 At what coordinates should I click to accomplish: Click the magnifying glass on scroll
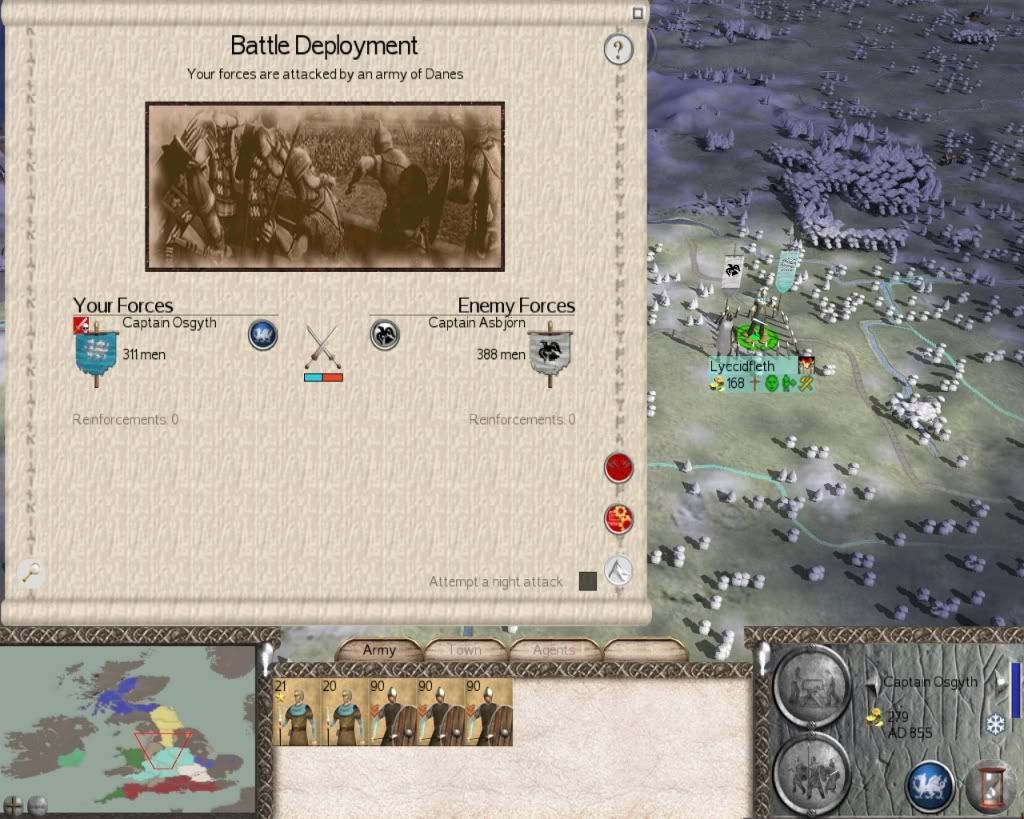(x=32, y=572)
